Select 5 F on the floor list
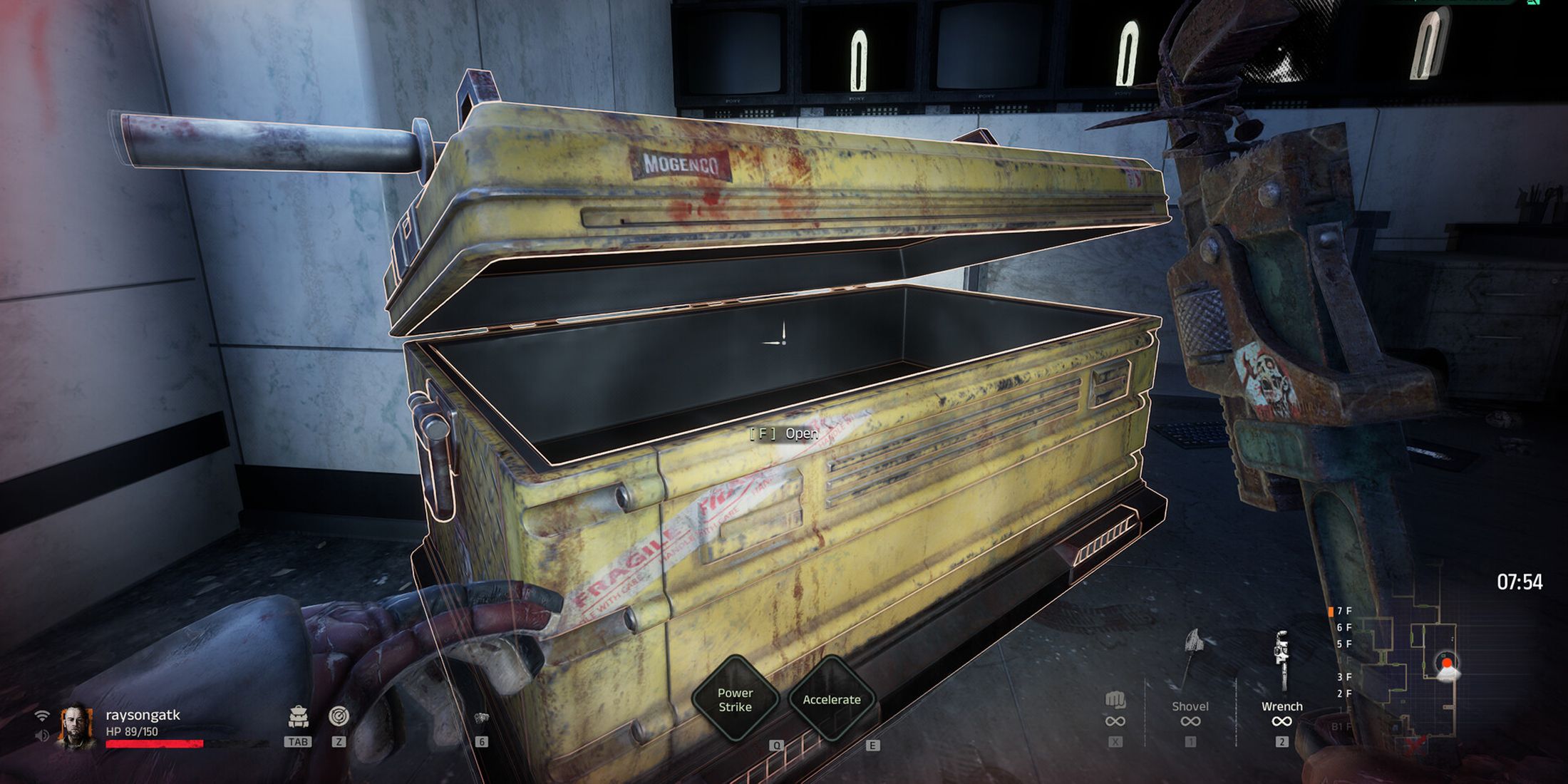The height and width of the screenshot is (784, 1568). pyautogui.click(x=1343, y=644)
